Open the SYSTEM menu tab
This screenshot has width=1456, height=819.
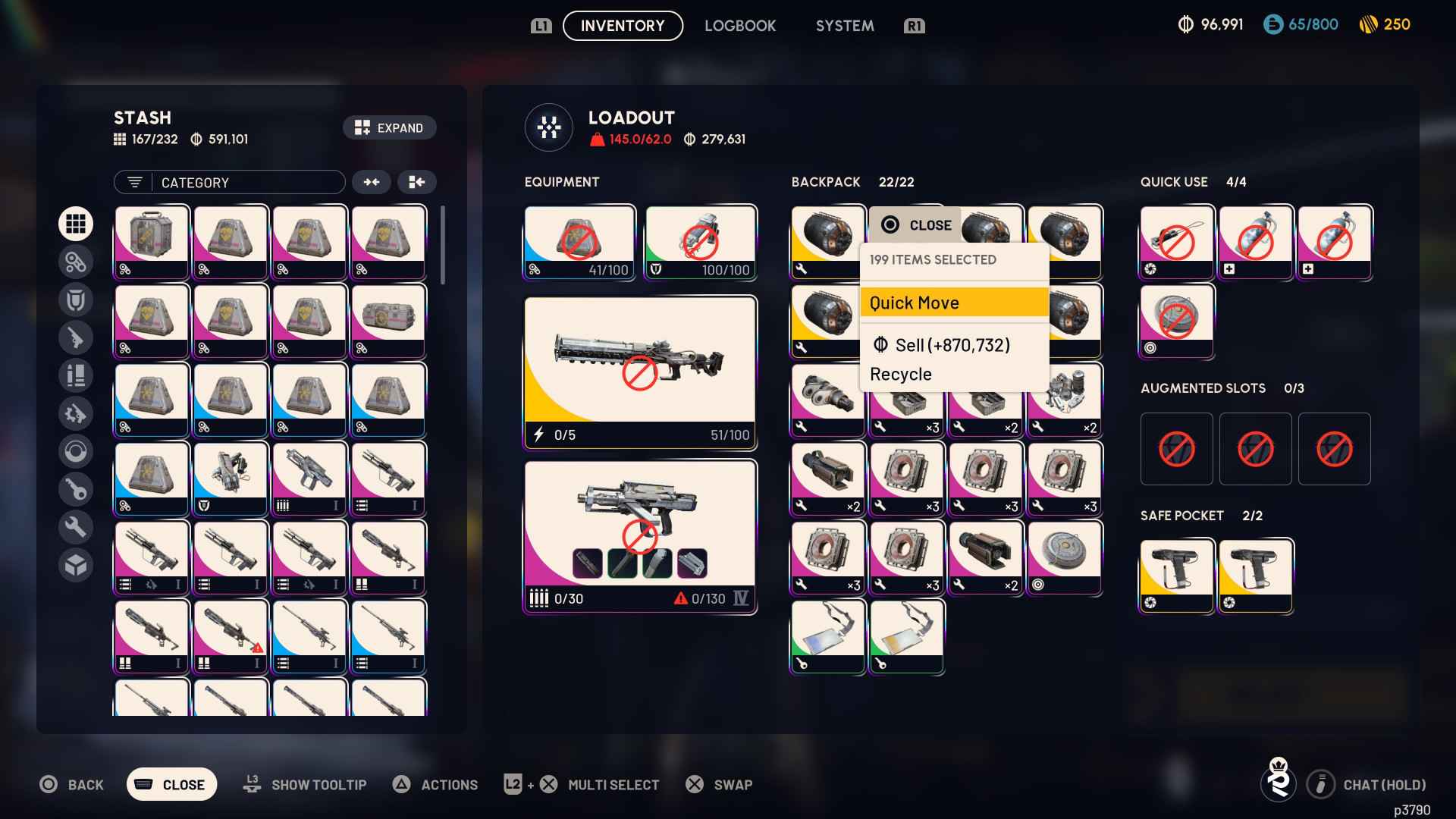[844, 25]
